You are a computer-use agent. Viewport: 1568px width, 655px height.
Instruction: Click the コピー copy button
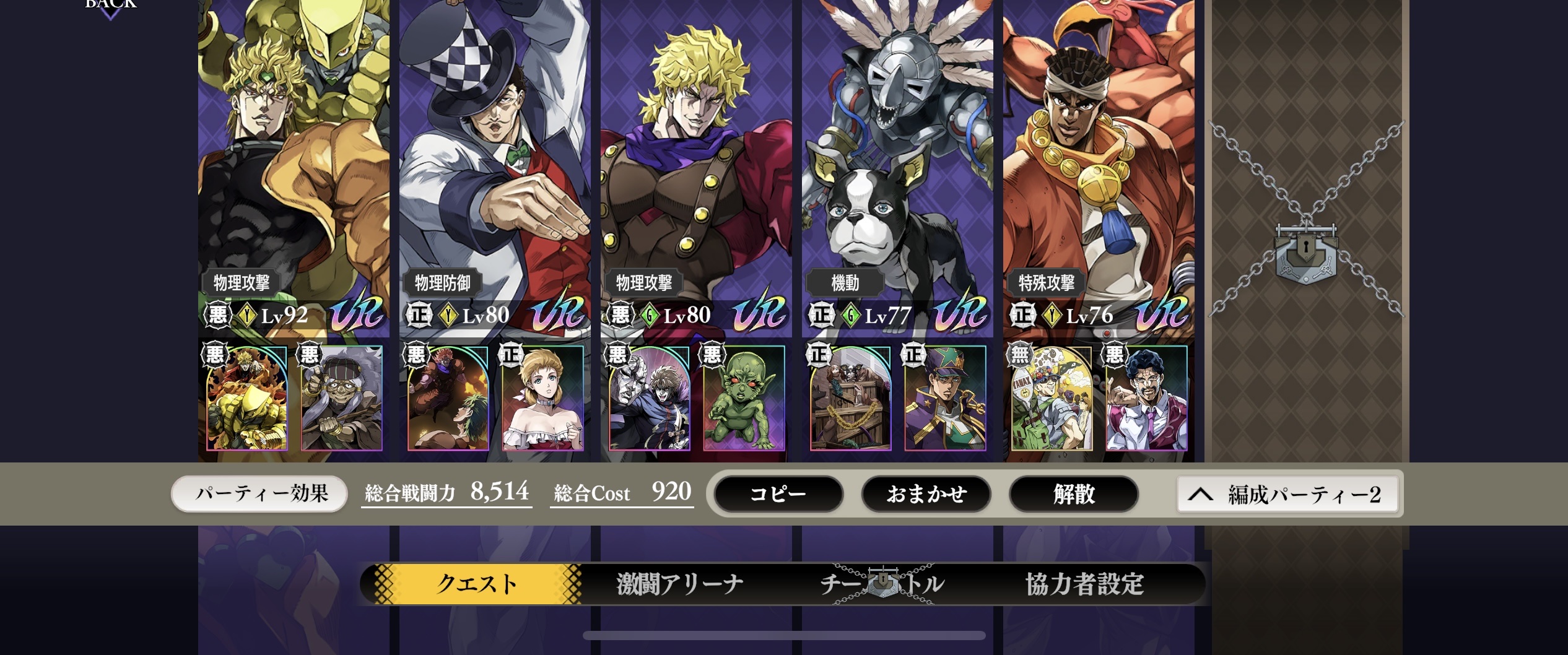coord(778,494)
